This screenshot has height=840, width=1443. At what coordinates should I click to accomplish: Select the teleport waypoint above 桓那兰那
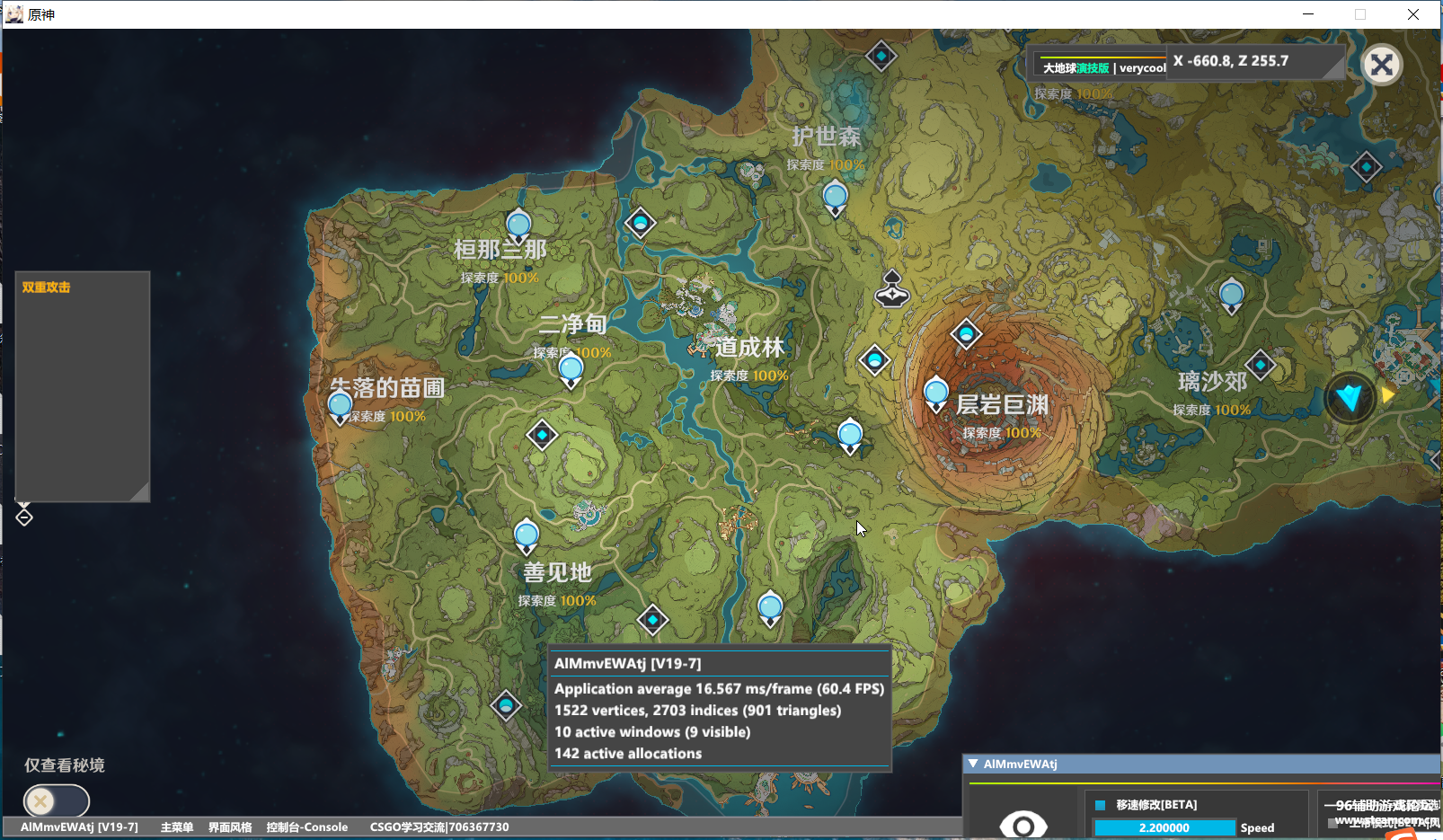point(518,225)
